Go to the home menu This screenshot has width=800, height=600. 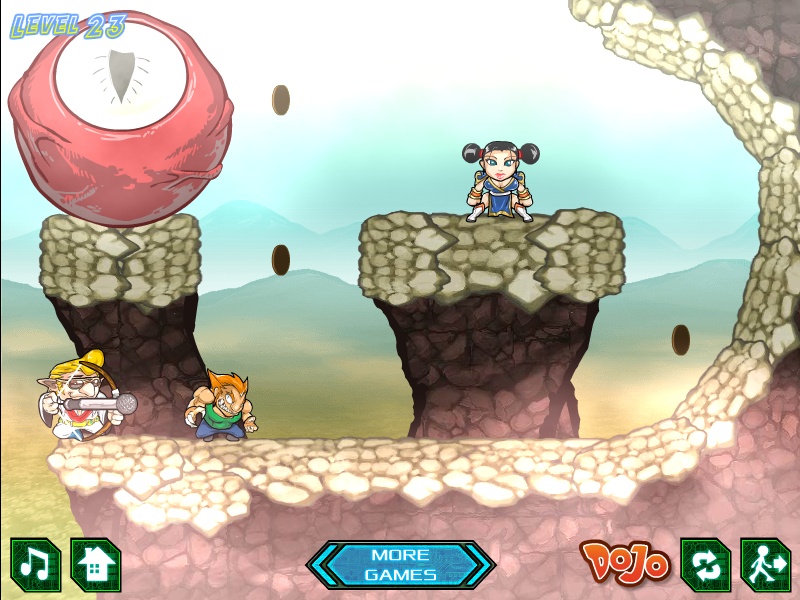point(95,565)
